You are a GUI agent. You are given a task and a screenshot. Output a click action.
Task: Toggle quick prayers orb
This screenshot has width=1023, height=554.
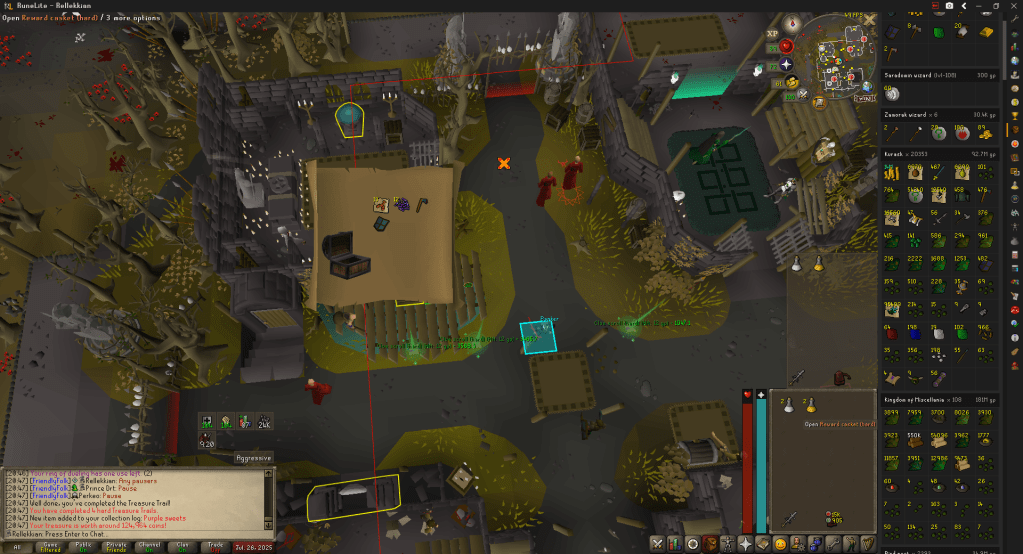pos(786,64)
